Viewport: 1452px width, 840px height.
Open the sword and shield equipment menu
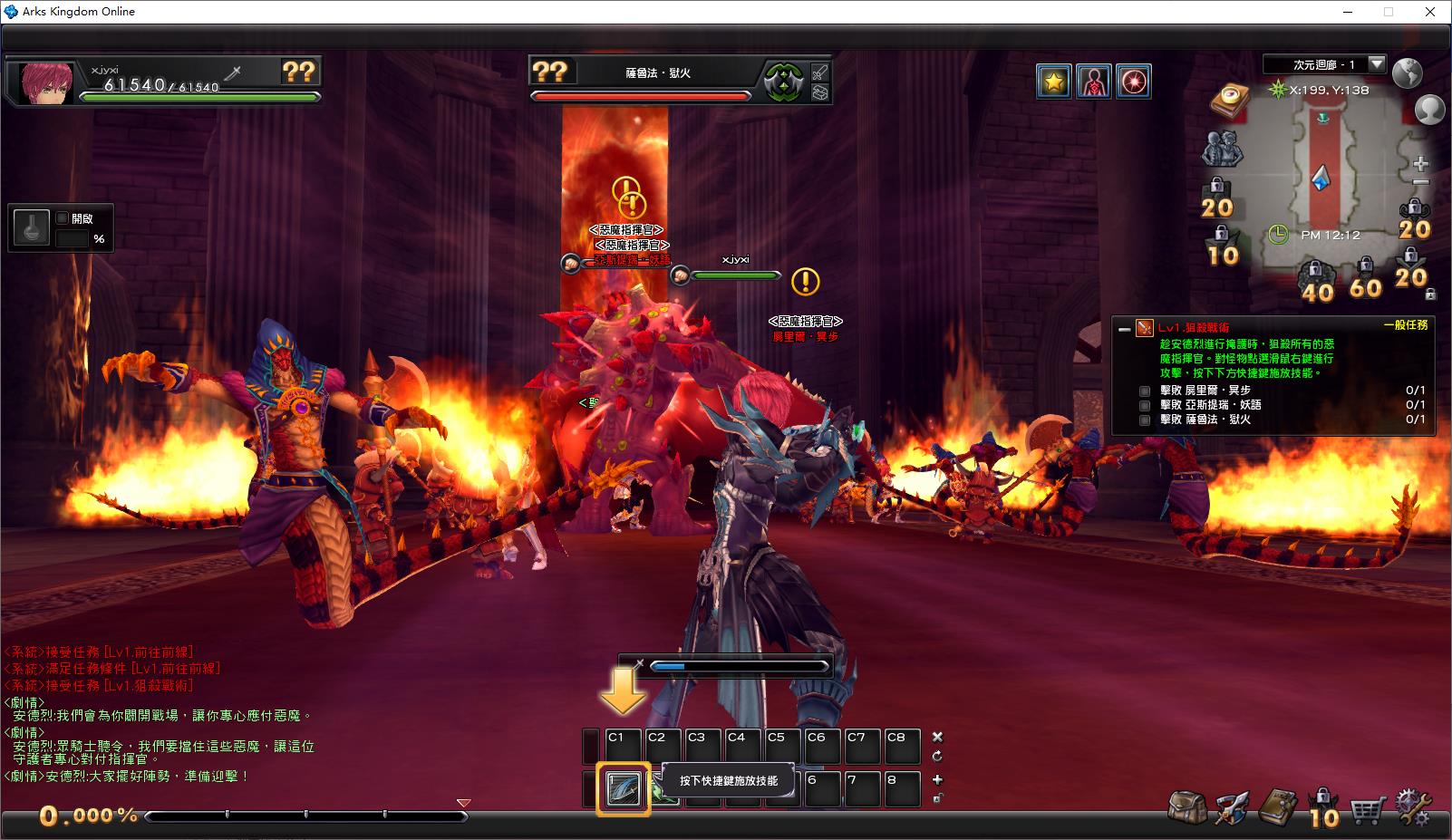pyautogui.click(x=1233, y=806)
